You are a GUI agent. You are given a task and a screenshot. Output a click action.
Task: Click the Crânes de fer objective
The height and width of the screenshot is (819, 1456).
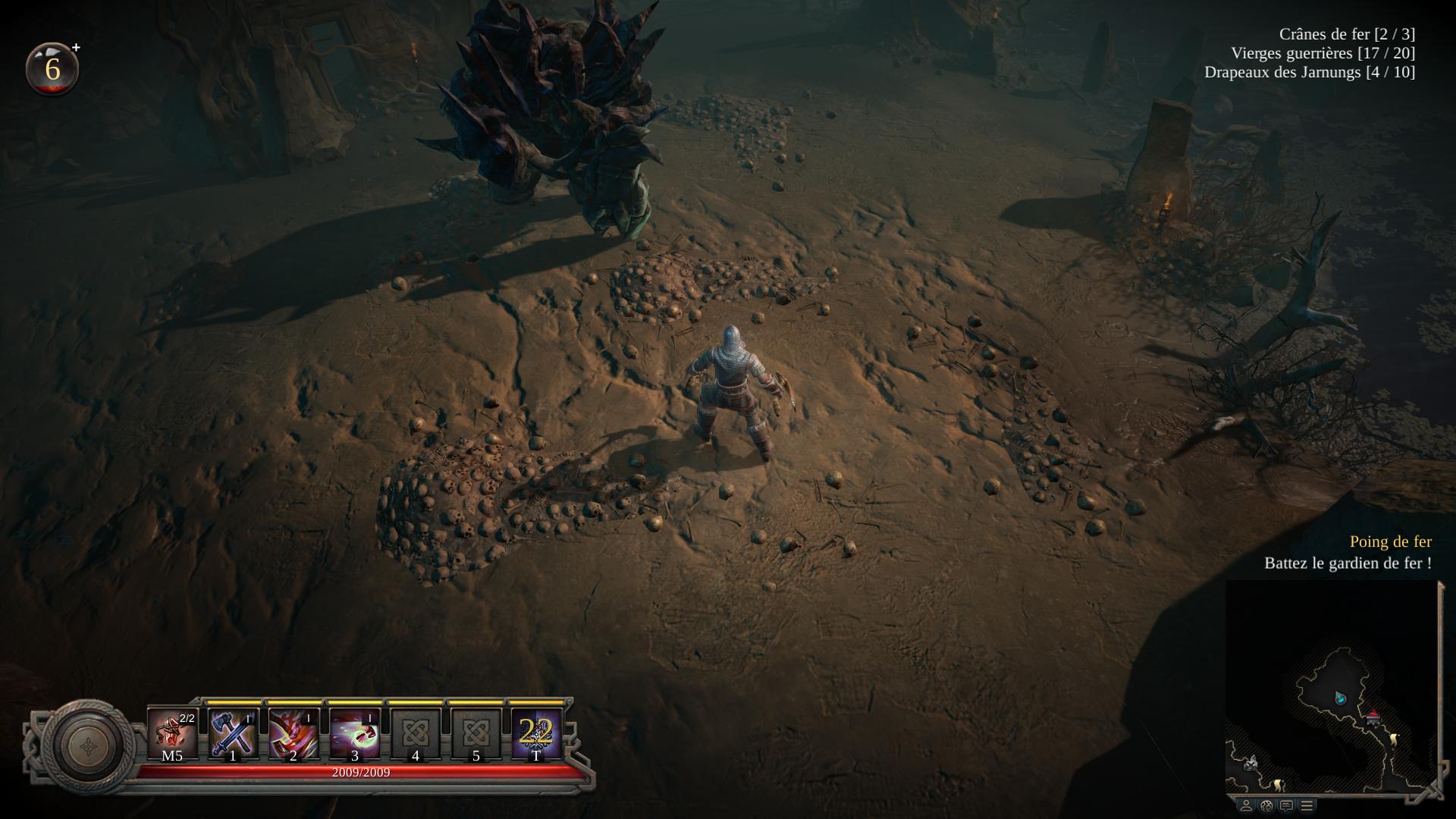[1347, 34]
